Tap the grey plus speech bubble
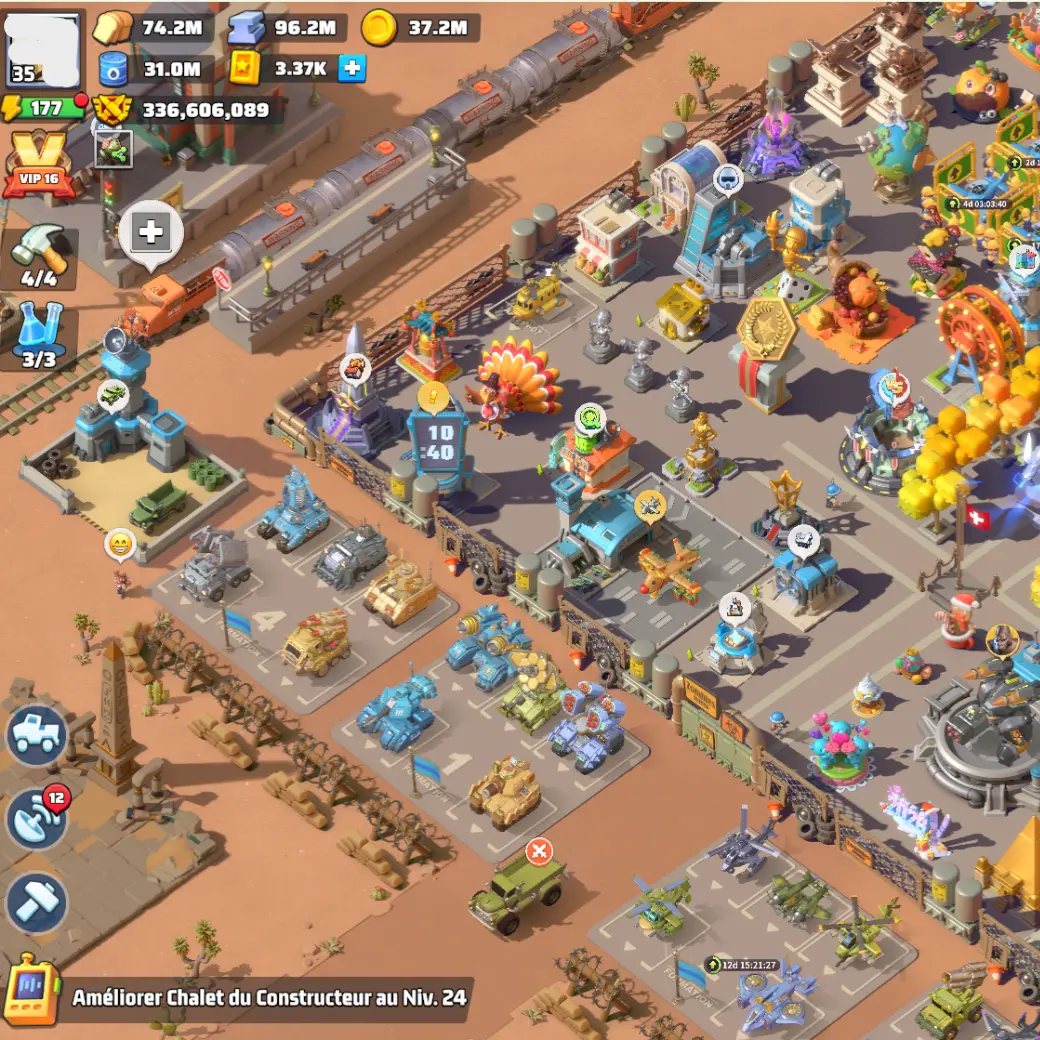 (151, 234)
